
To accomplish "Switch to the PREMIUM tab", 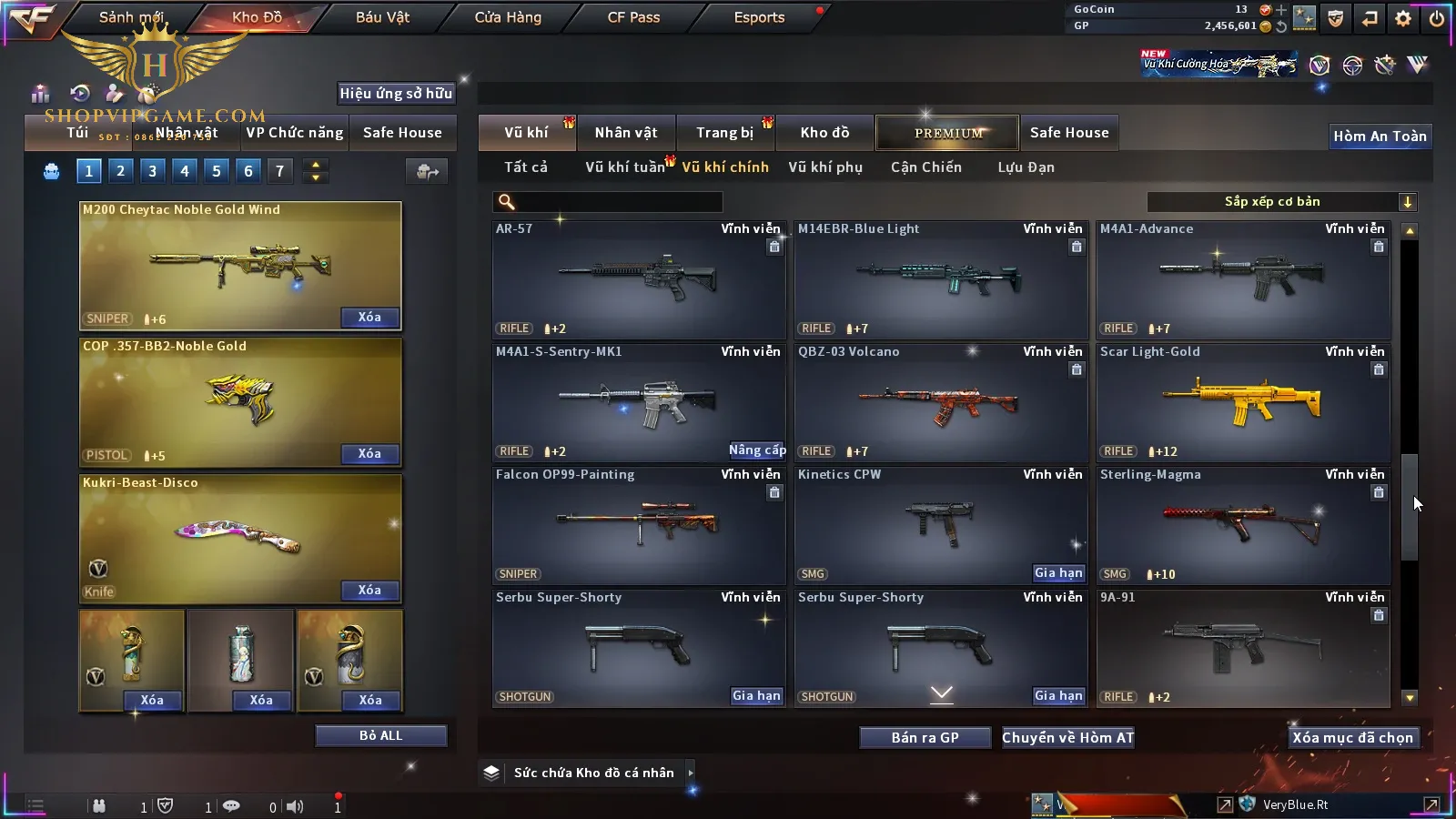I will click(x=947, y=133).
